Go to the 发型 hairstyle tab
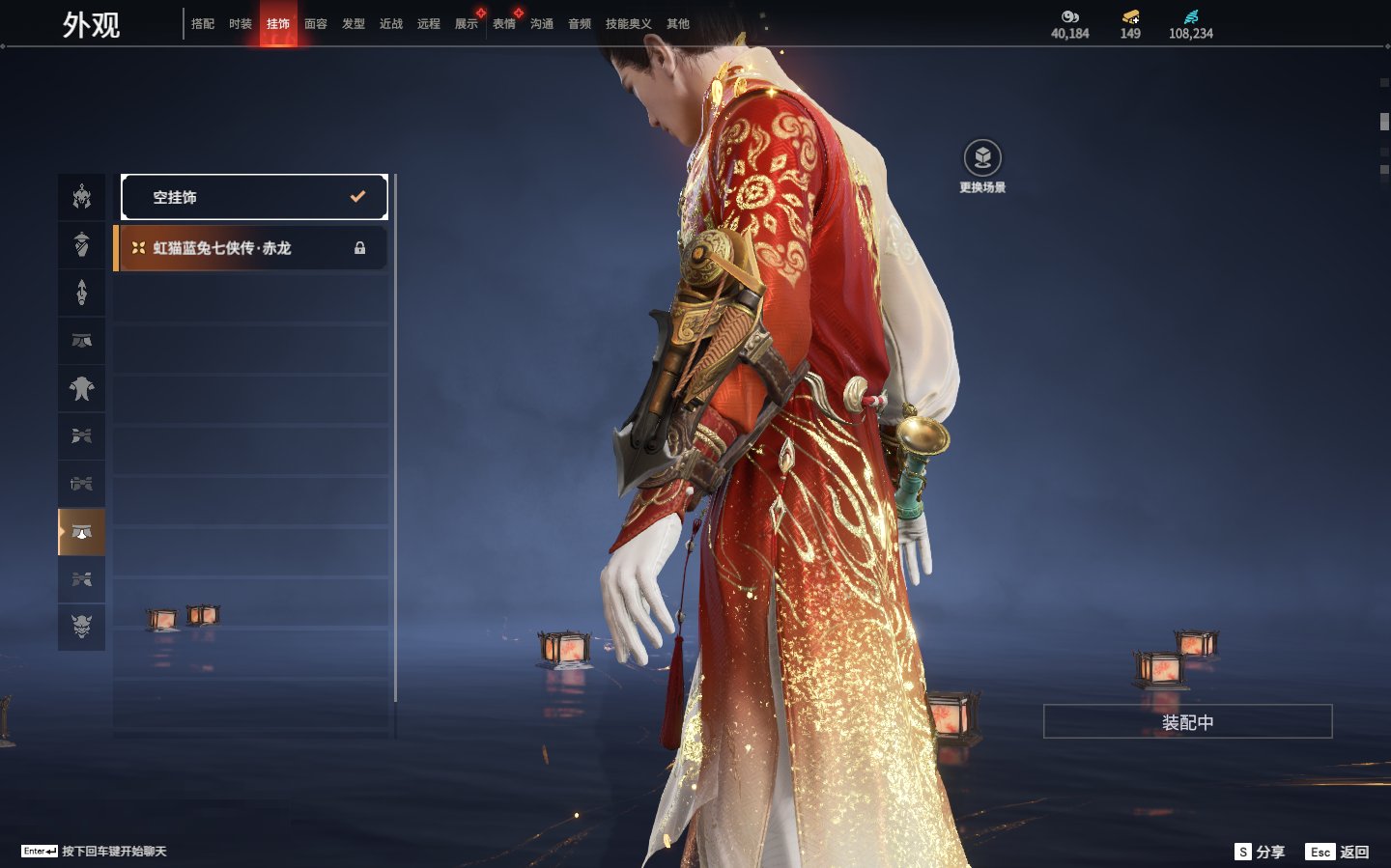 pos(354,24)
